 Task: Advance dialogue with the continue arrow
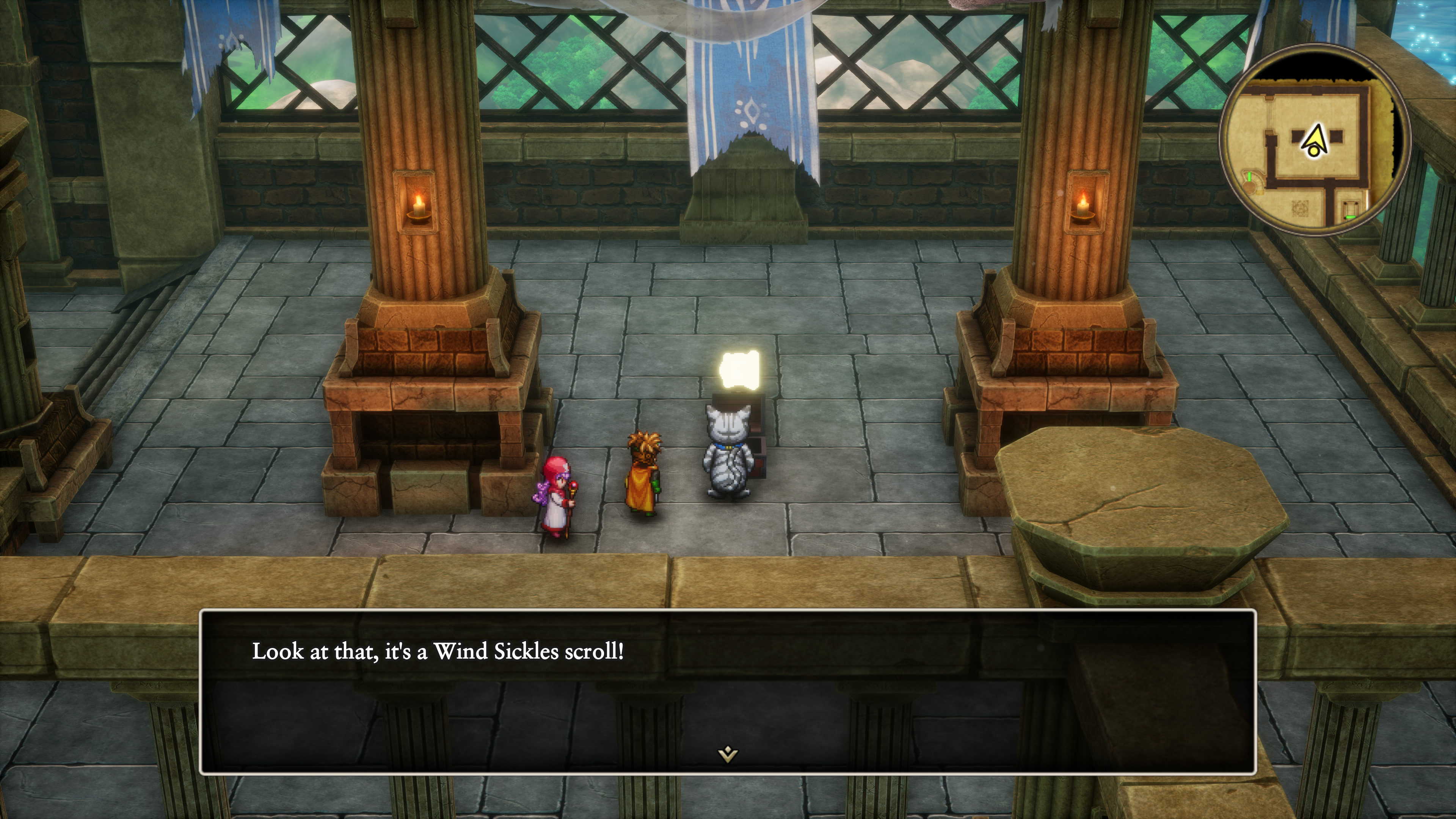(x=728, y=753)
